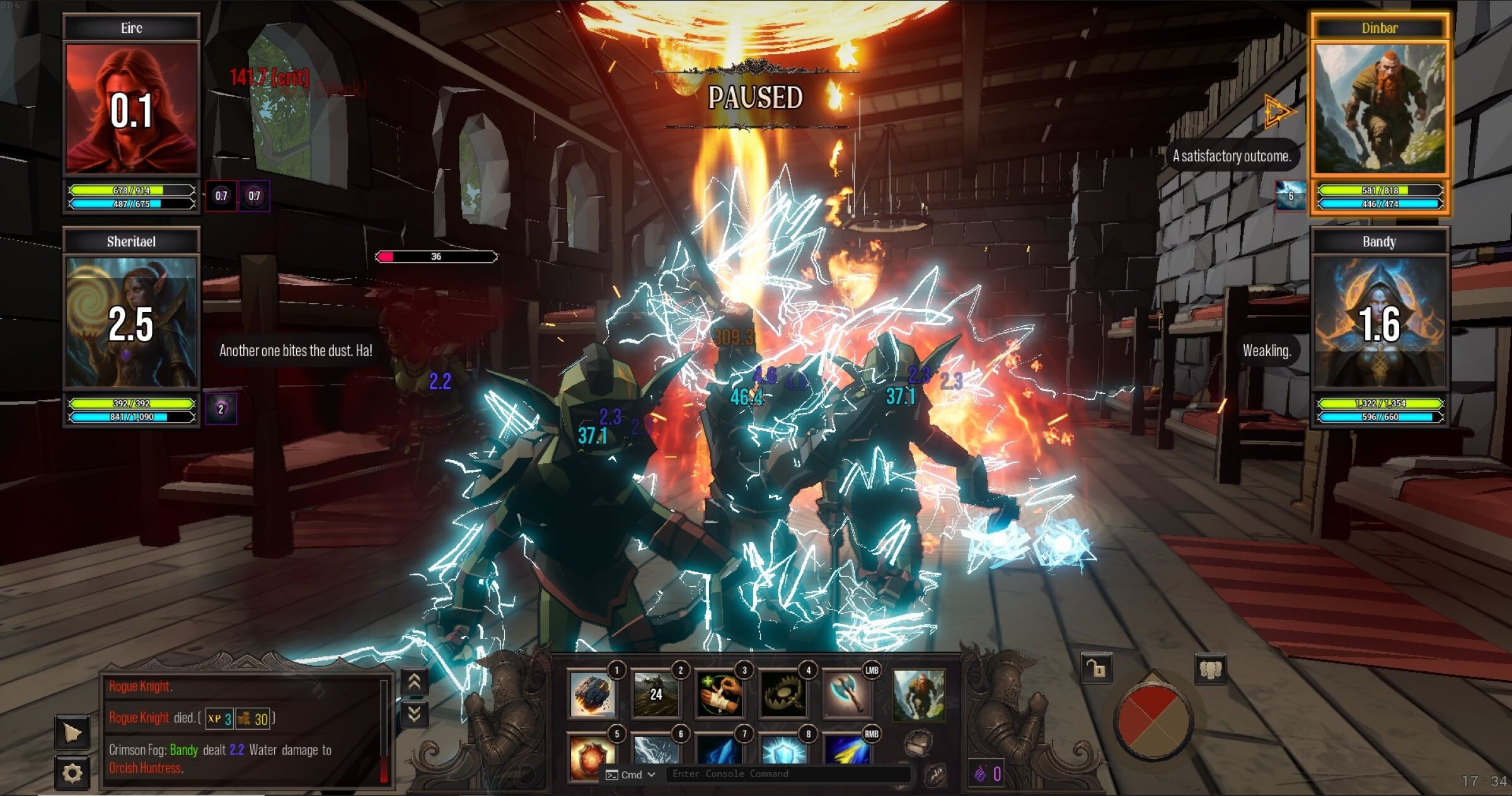This screenshot has width=1512, height=796.
Task: Expand combat log with double up arrows
Action: click(x=414, y=682)
